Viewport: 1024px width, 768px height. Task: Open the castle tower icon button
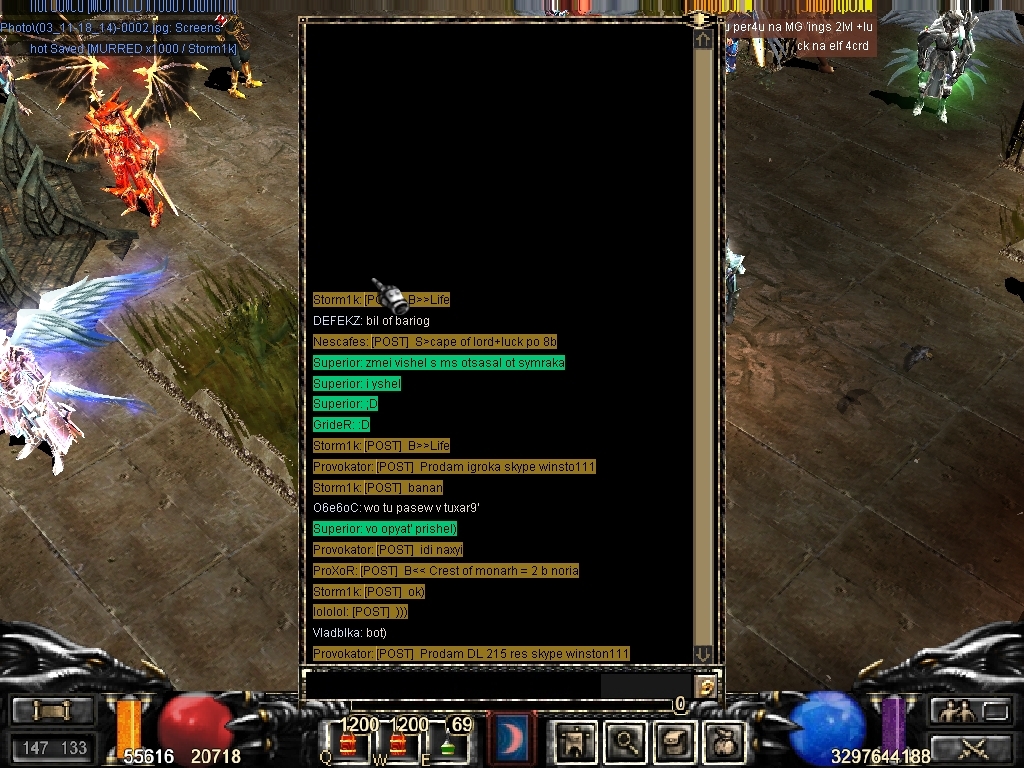(577, 741)
